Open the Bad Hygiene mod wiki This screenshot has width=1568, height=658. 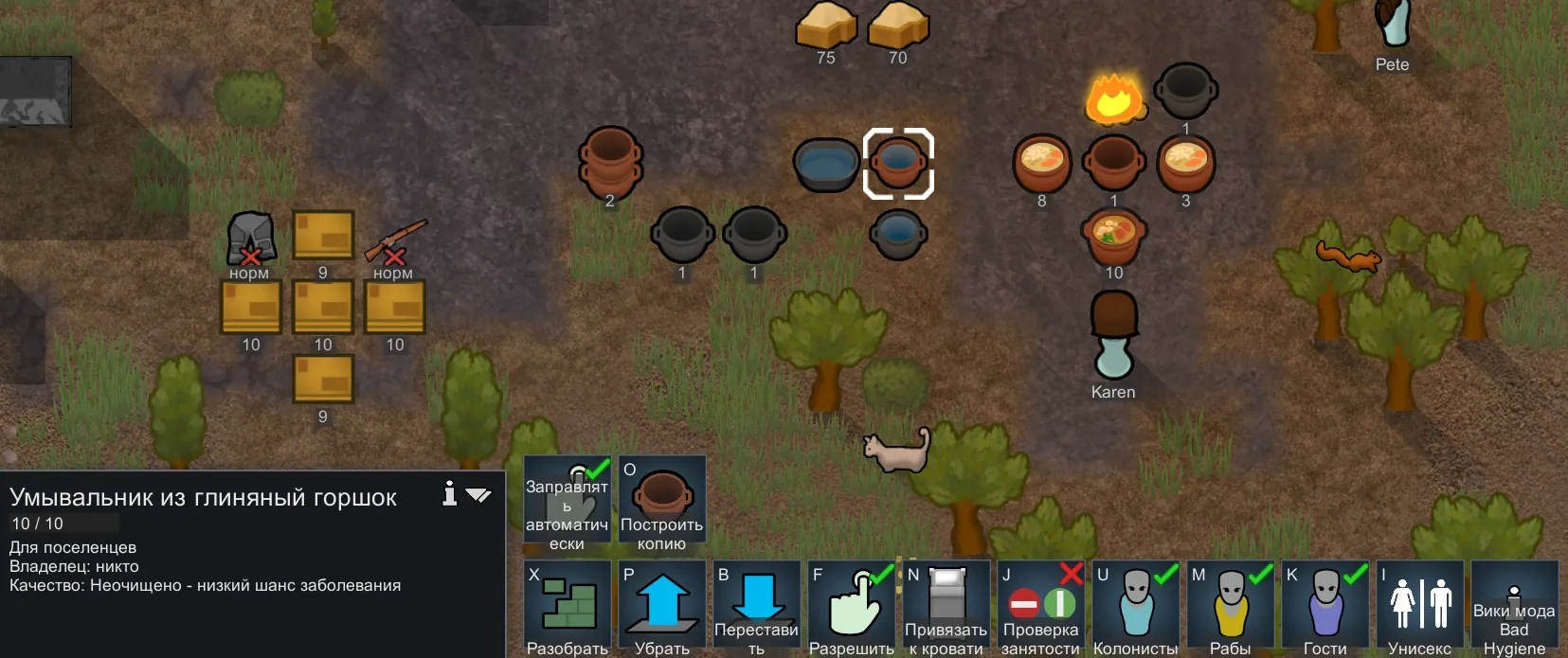pos(1514,607)
